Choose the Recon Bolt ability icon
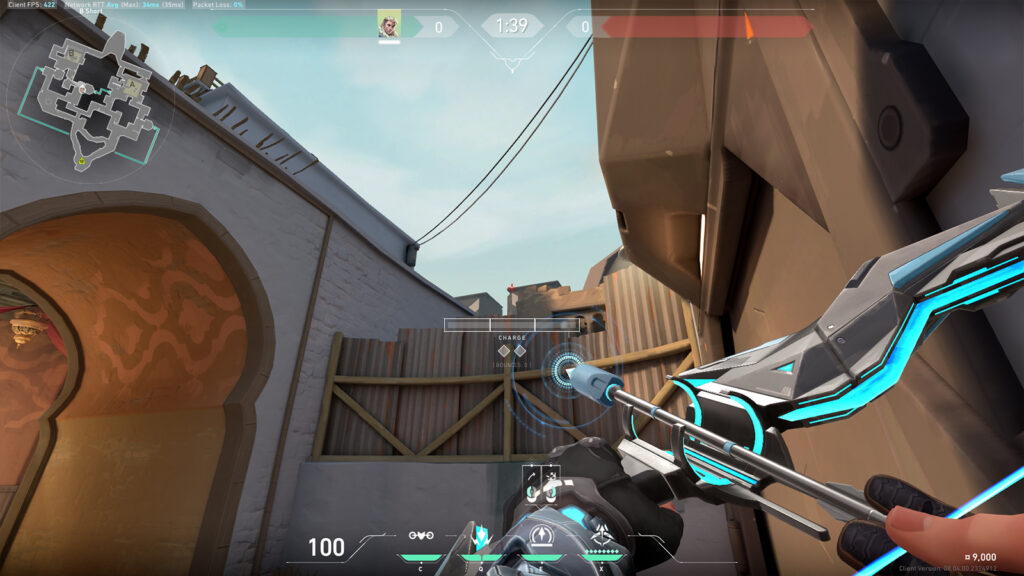The width and height of the screenshot is (1024, 576). coord(541,536)
